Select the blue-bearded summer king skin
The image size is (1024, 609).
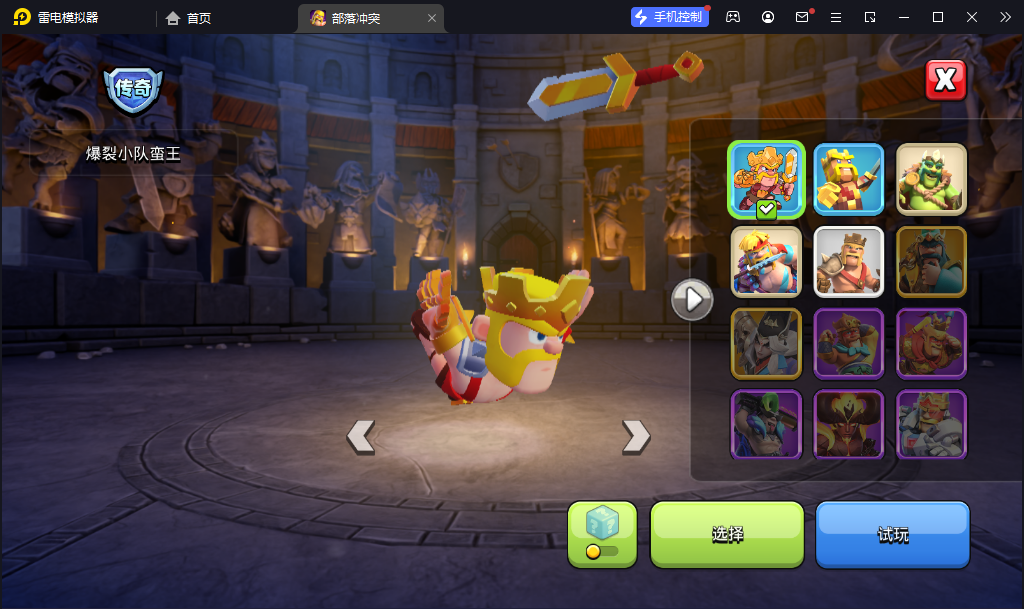pyautogui.click(x=767, y=262)
